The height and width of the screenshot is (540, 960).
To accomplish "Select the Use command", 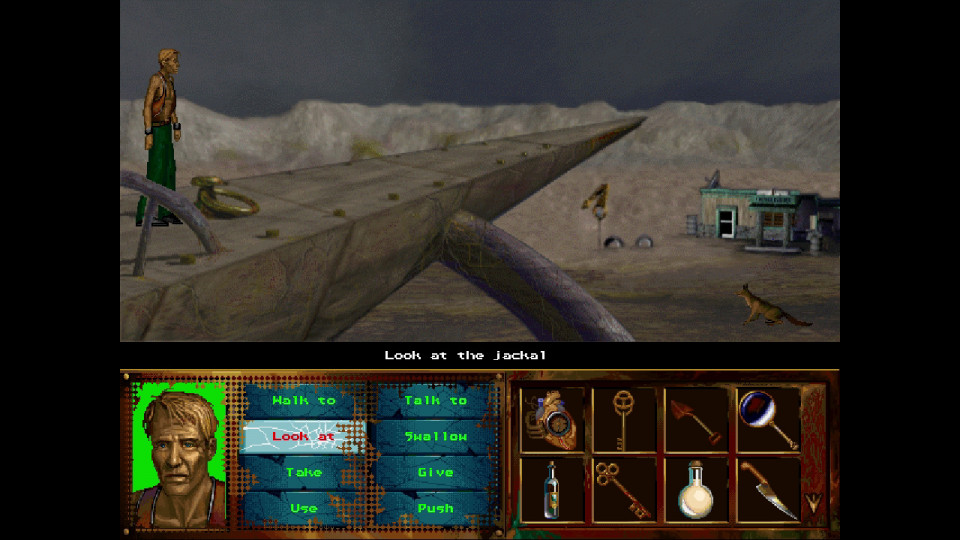I will coord(304,508).
